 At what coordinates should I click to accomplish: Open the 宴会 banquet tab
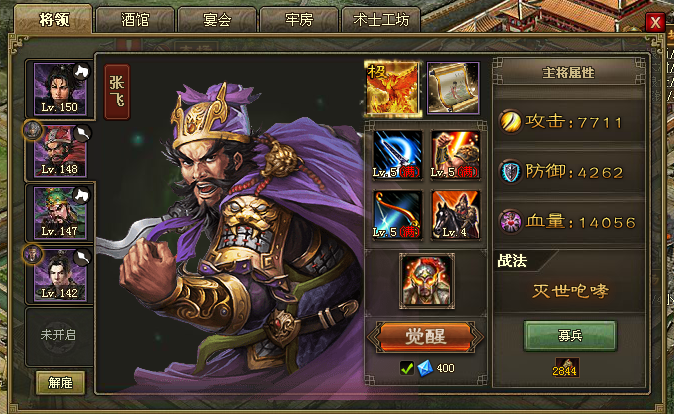pyautogui.click(x=217, y=19)
